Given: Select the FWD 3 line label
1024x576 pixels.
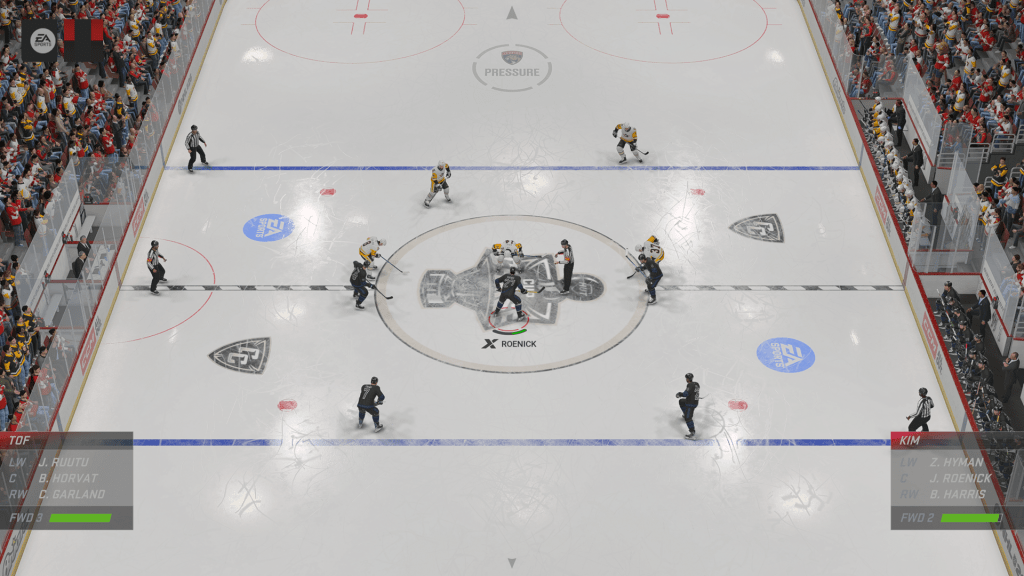Looking at the screenshot, I should coord(25,518).
